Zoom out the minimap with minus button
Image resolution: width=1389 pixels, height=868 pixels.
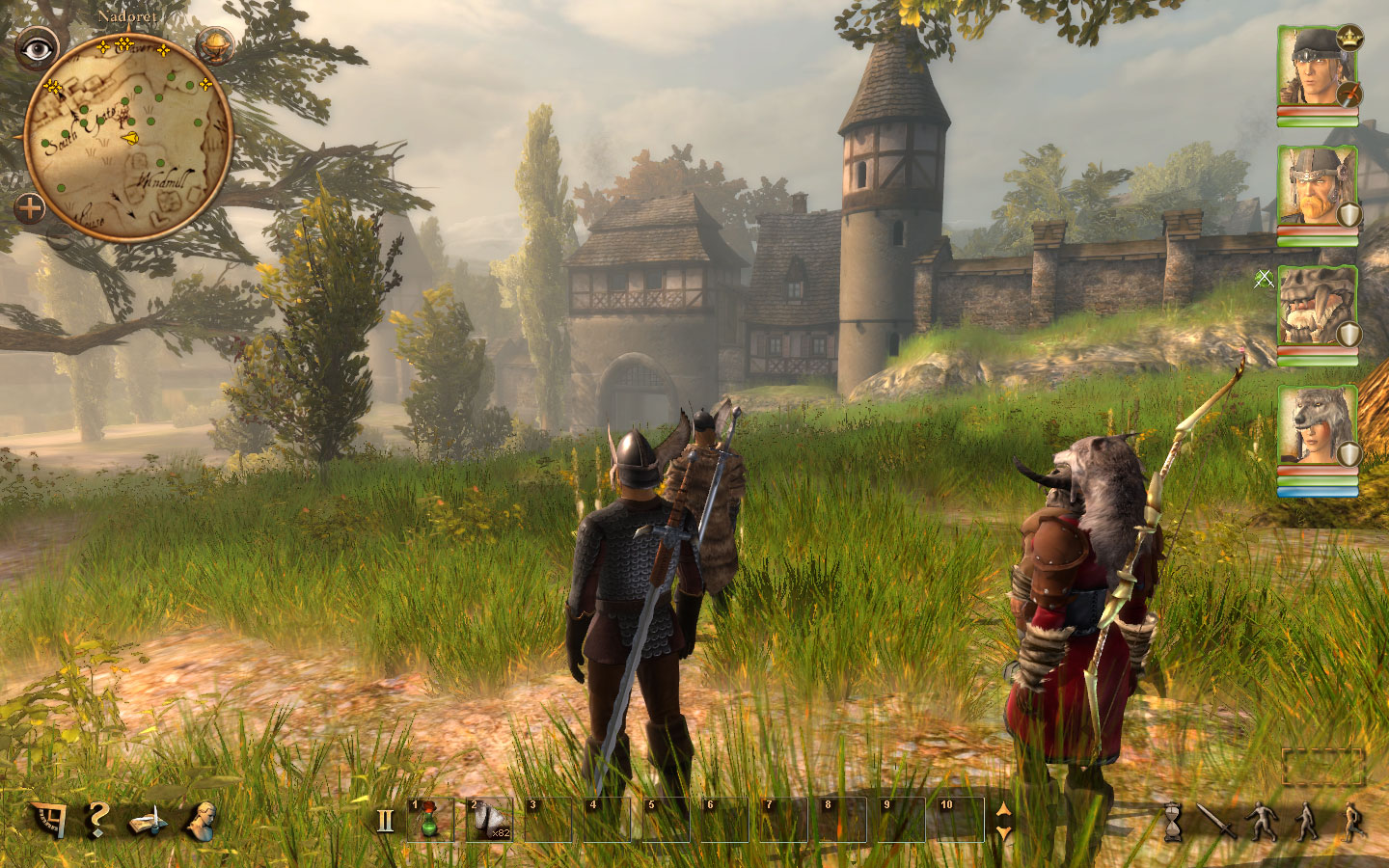tap(61, 238)
